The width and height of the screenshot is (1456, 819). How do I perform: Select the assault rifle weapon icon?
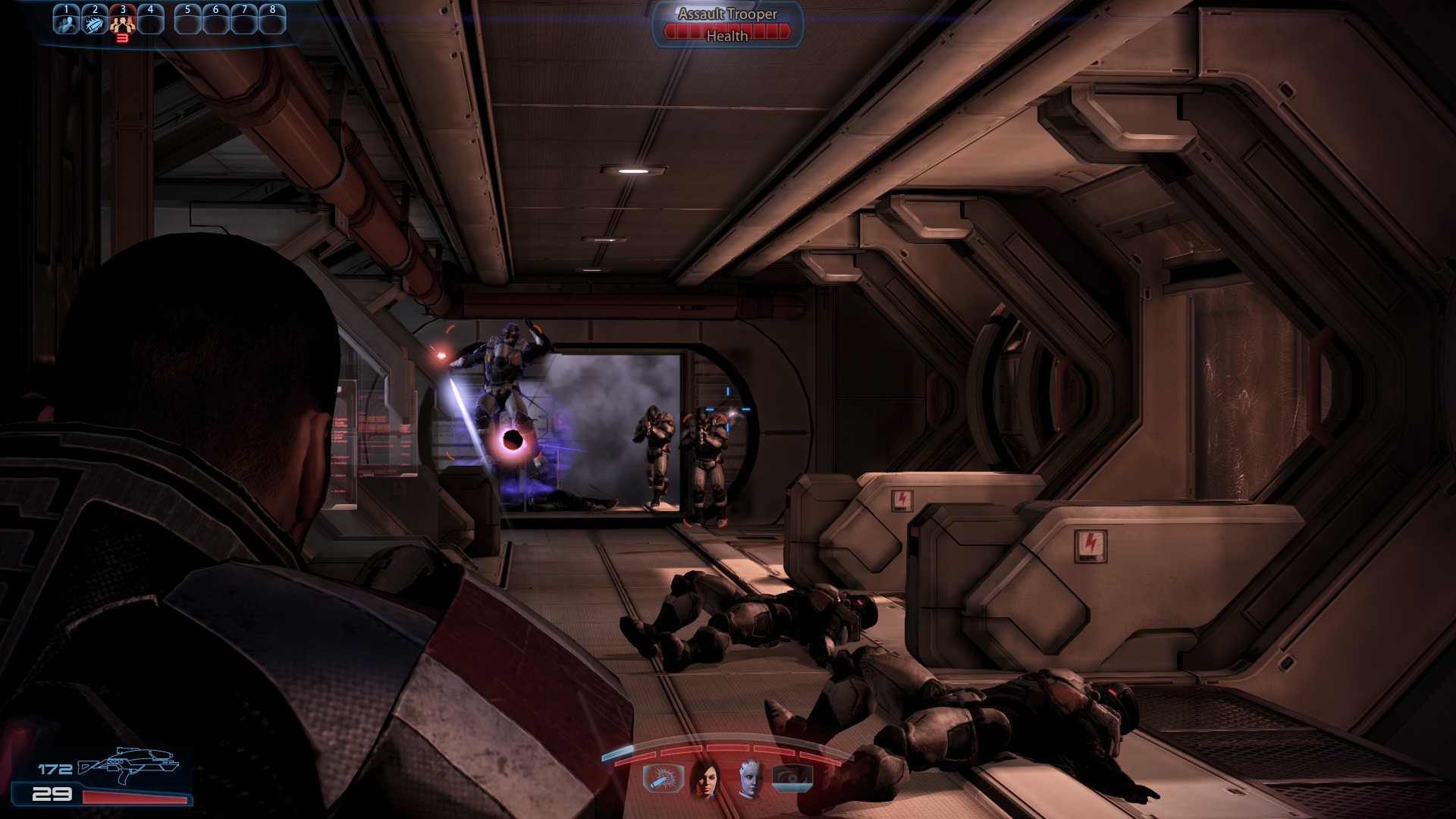pyautogui.click(x=127, y=764)
